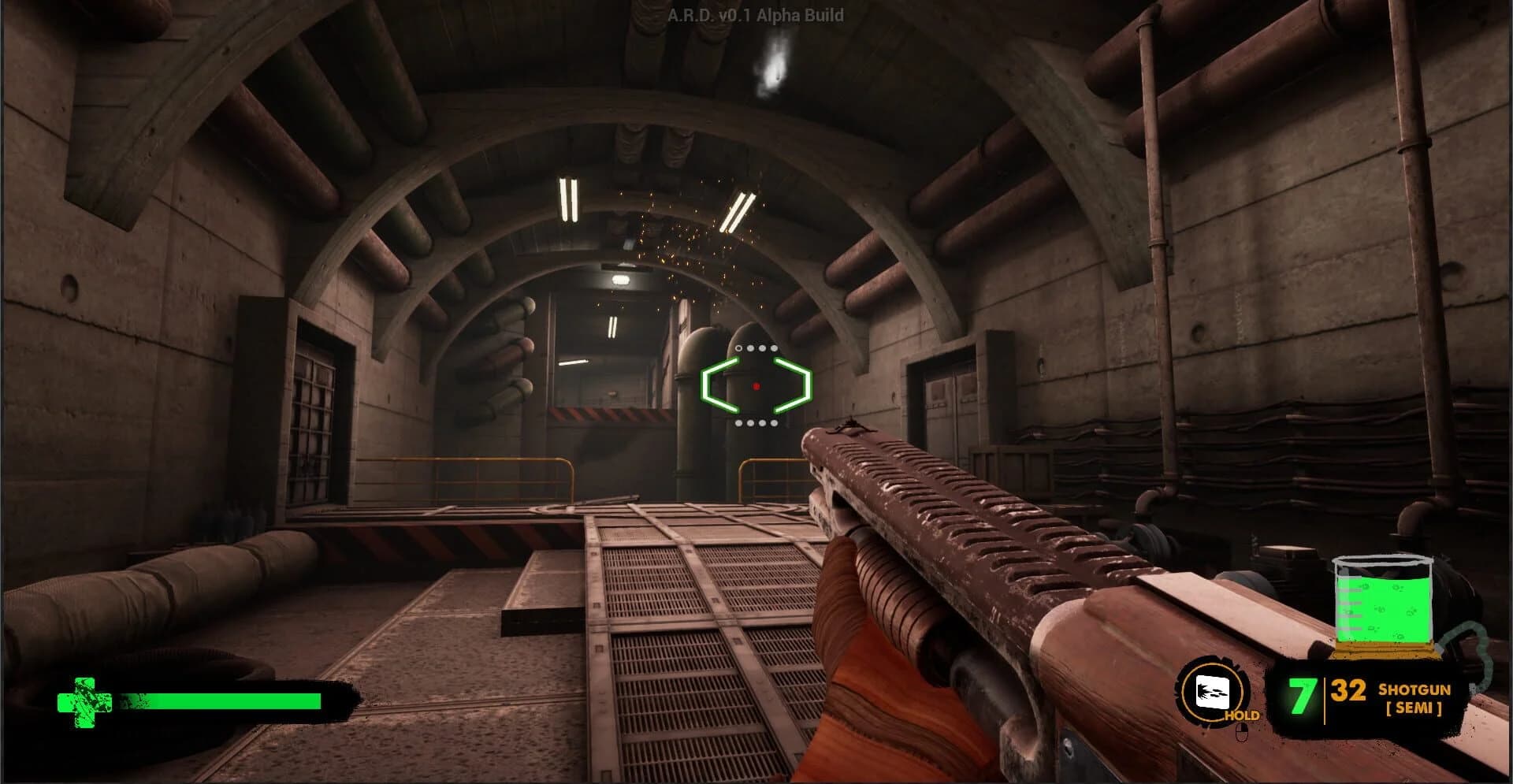The height and width of the screenshot is (784, 1513).
Task: Click the bubbling green beaker indicator
Action: (x=1384, y=606)
